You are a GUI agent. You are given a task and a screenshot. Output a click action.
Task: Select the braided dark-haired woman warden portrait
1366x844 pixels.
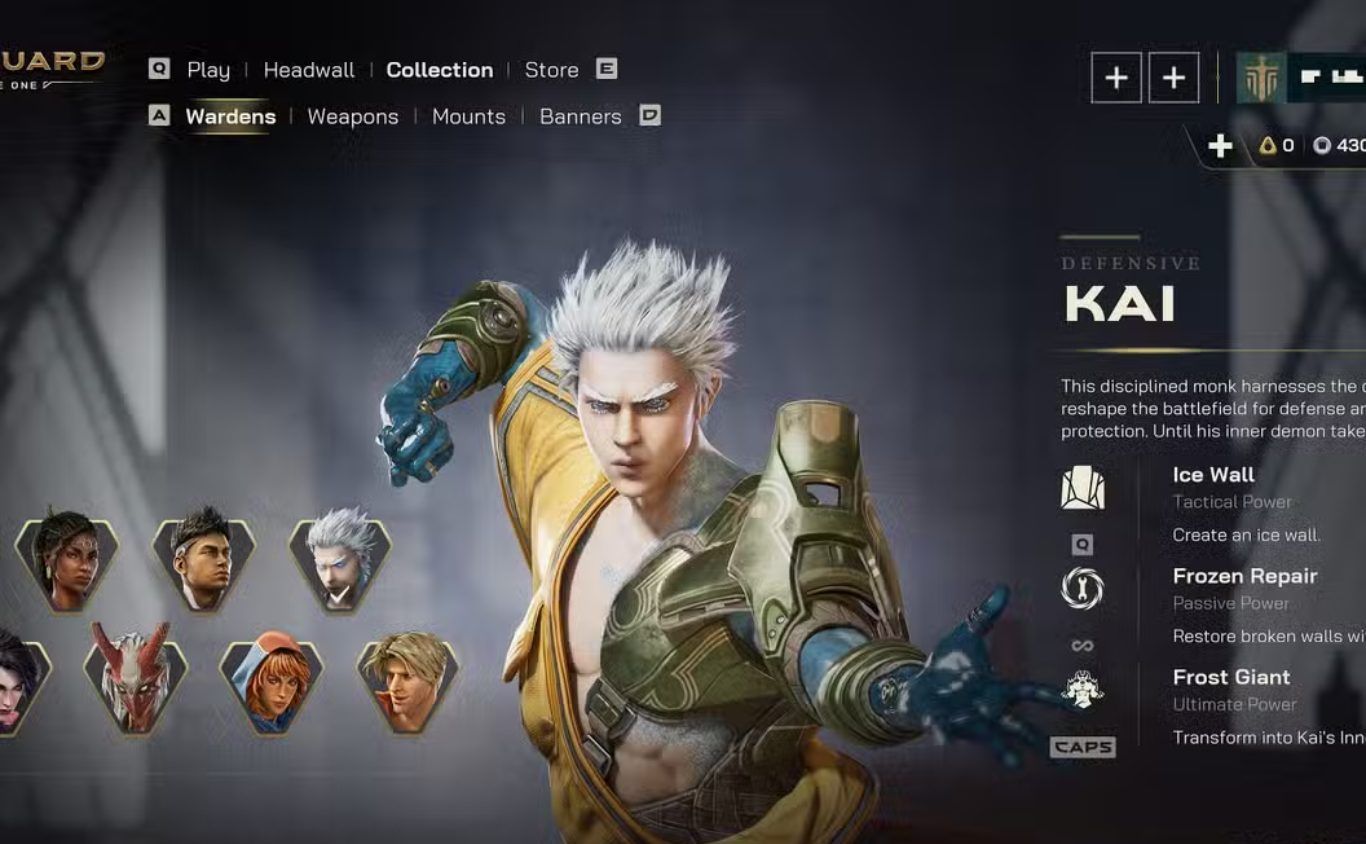(67, 559)
